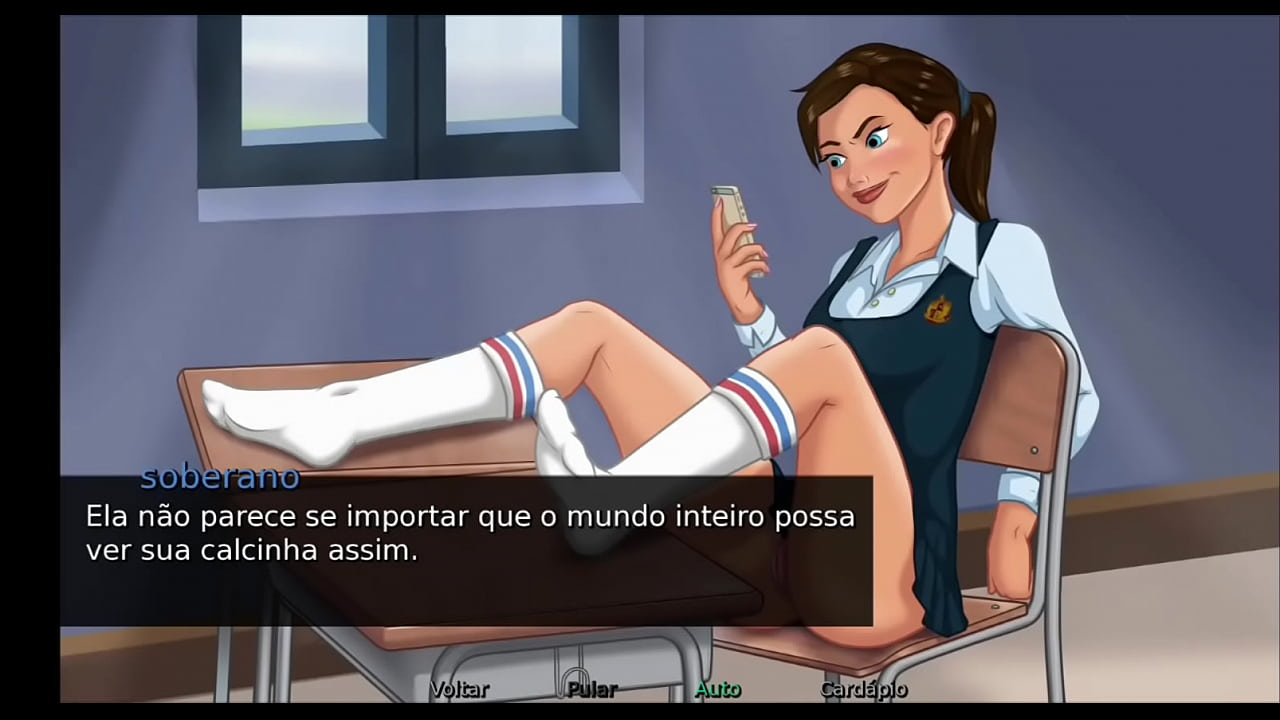The height and width of the screenshot is (720, 1280).
Task: Click the green "Auto" label in quick menu
Action: pos(717,689)
